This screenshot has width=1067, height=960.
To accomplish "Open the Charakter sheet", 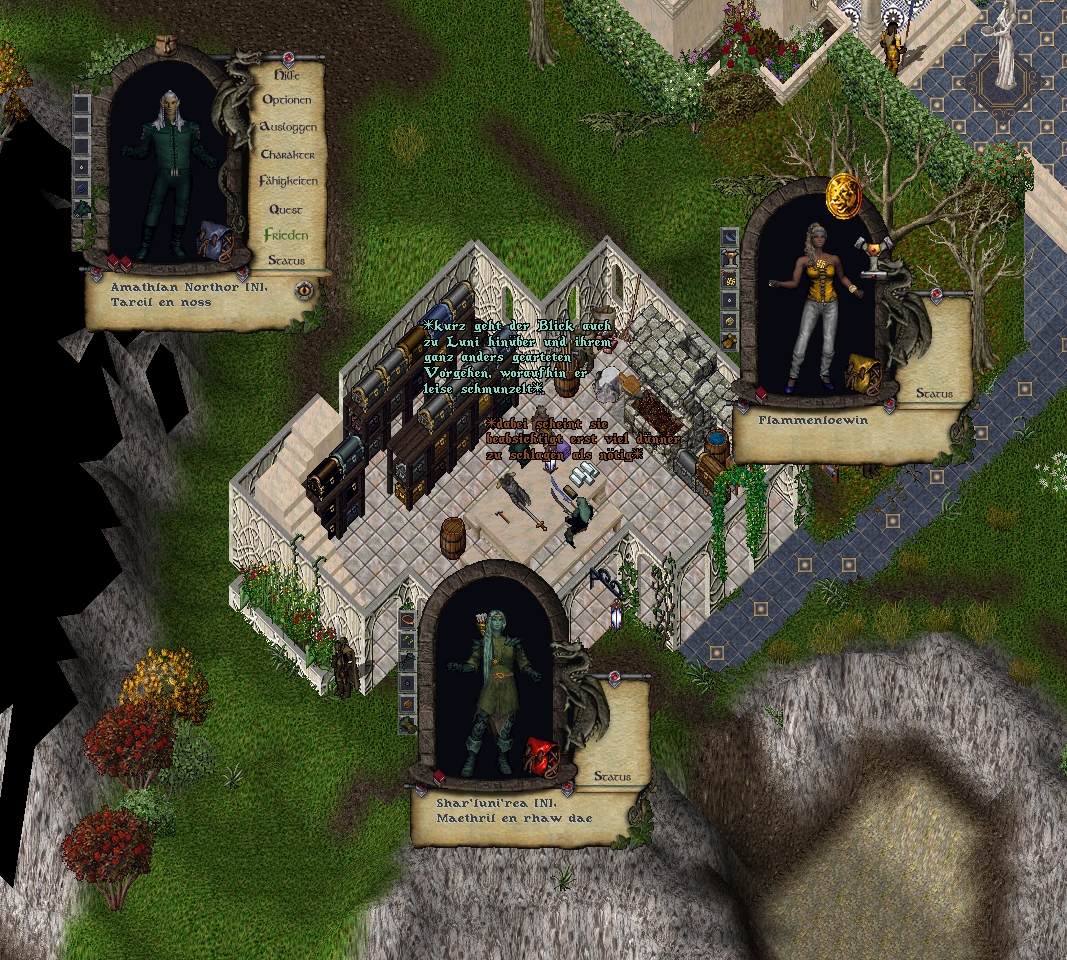I will coord(288,155).
